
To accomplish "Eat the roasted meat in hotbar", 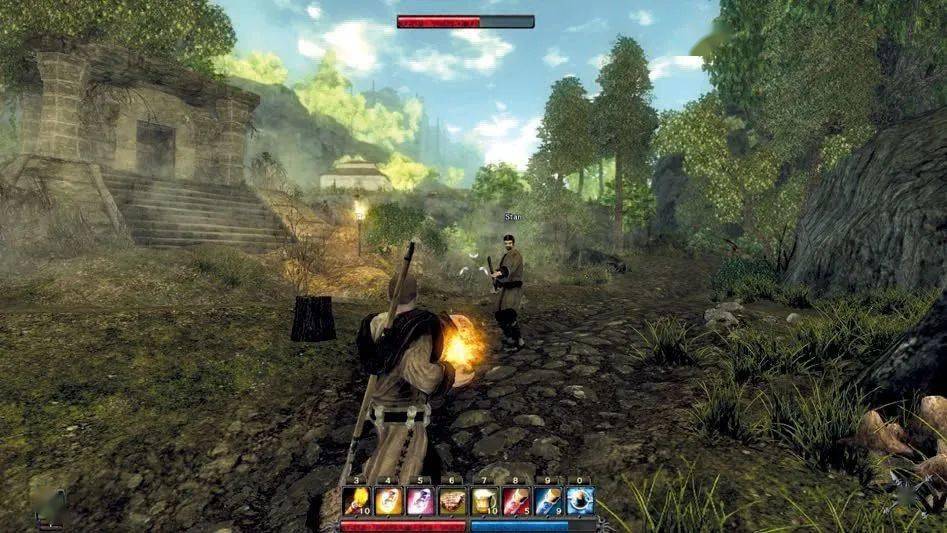I will (x=452, y=501).
